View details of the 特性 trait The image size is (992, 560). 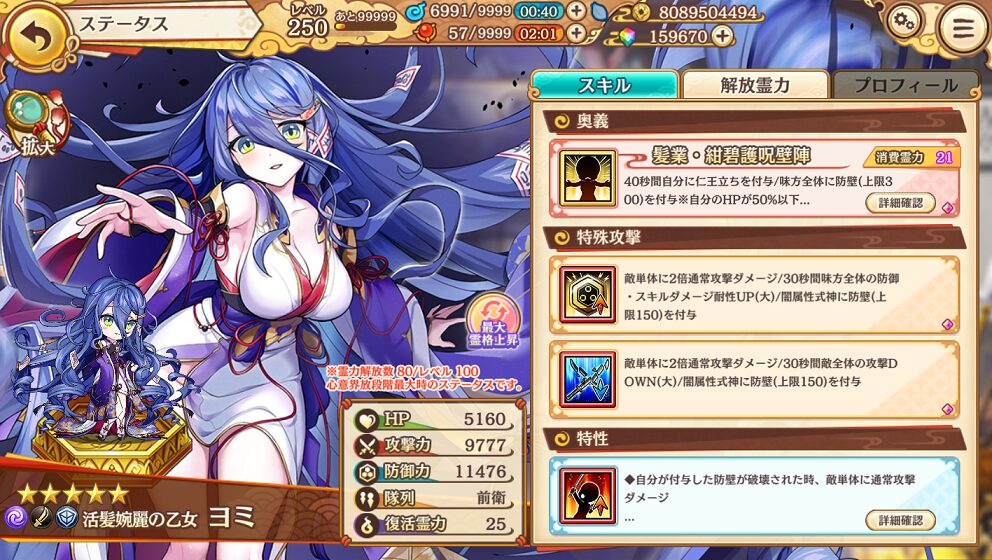(x=900, y=520)
